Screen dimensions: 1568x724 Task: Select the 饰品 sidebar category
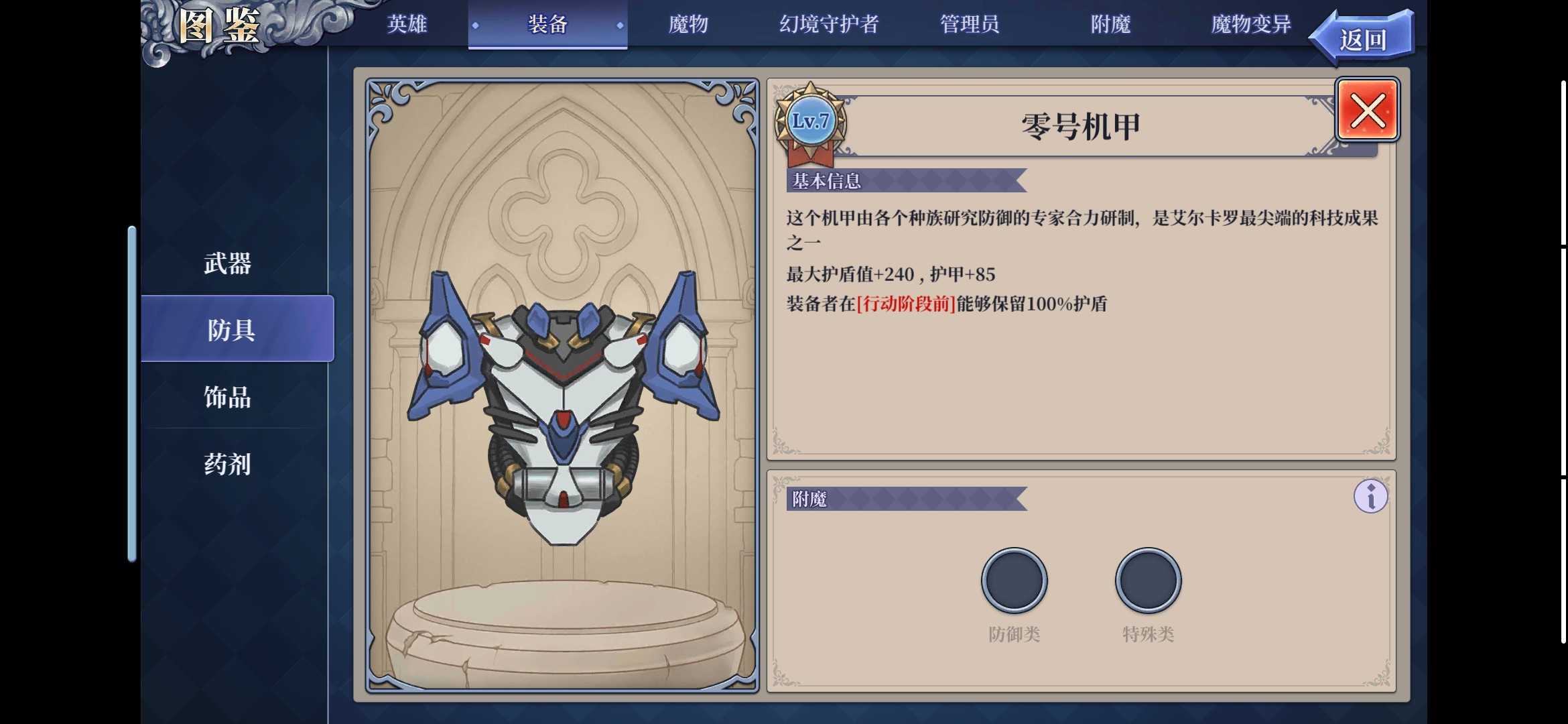tap(228, 398)
